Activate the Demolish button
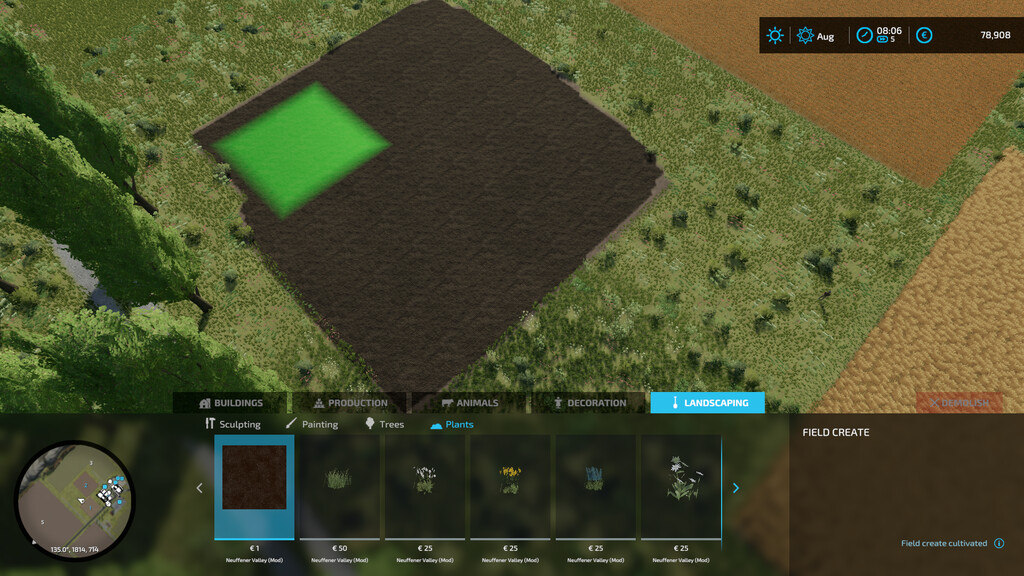The width and height of the screenshot is (1024, 576). (x=958, y=403)
